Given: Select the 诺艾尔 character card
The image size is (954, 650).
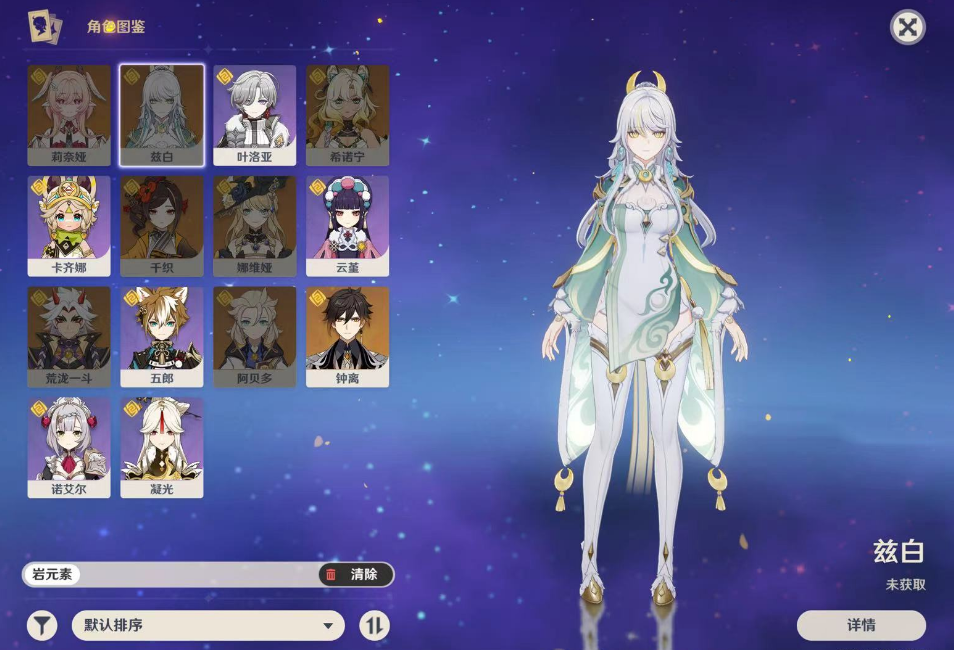Looking at the screenshot, I should pos(69,448).
